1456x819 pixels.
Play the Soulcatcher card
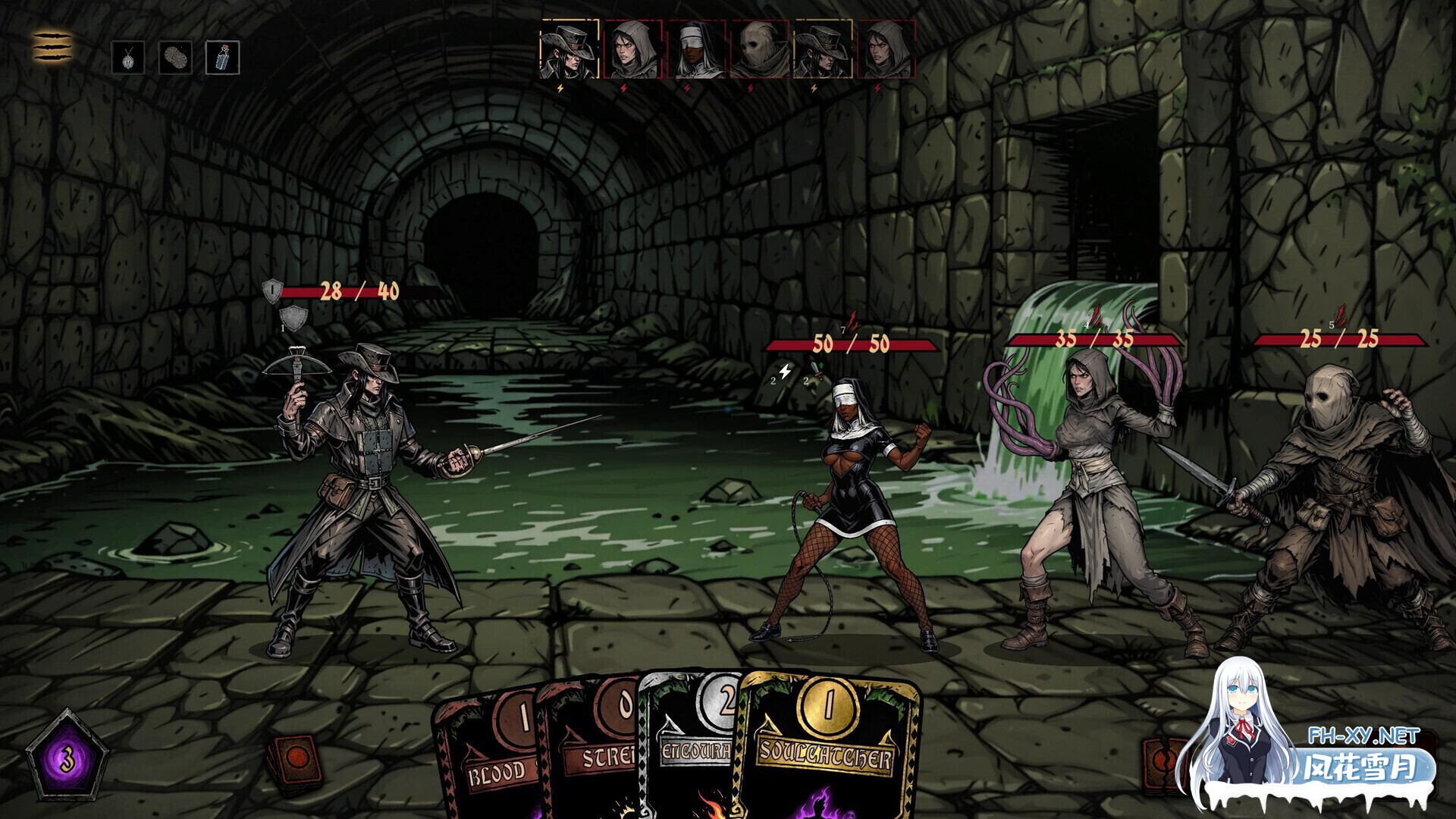pos(828,751)
